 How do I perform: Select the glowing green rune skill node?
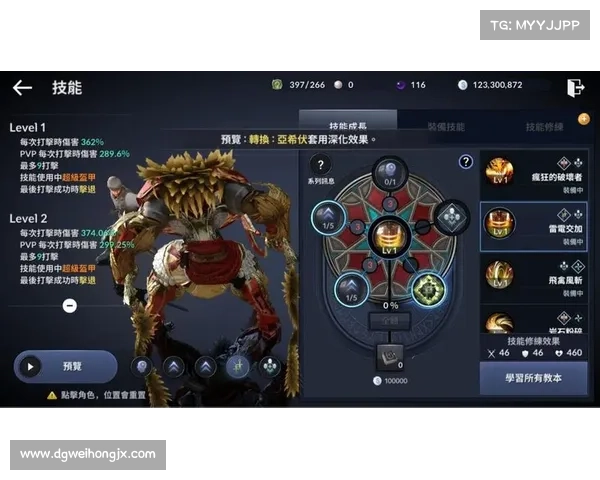429,289
